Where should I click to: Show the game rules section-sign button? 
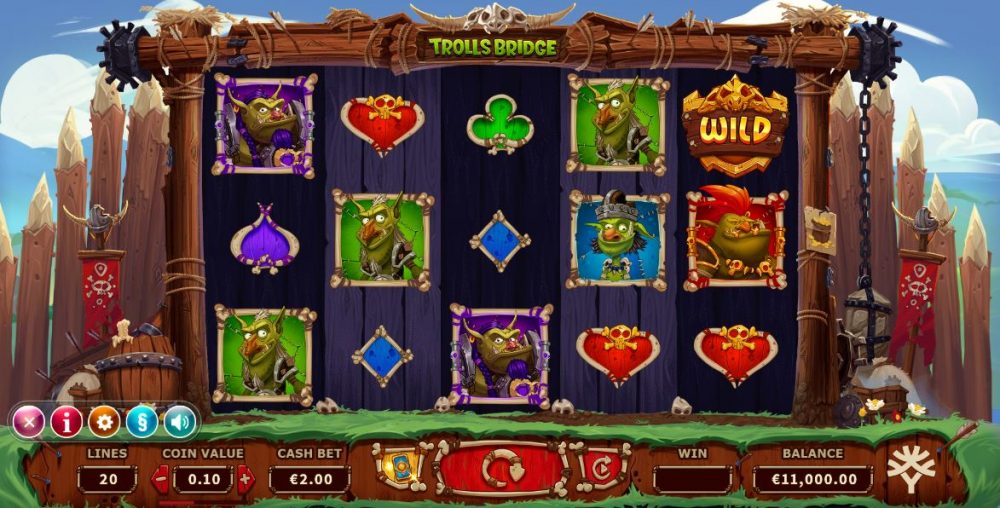click(142, 422)
